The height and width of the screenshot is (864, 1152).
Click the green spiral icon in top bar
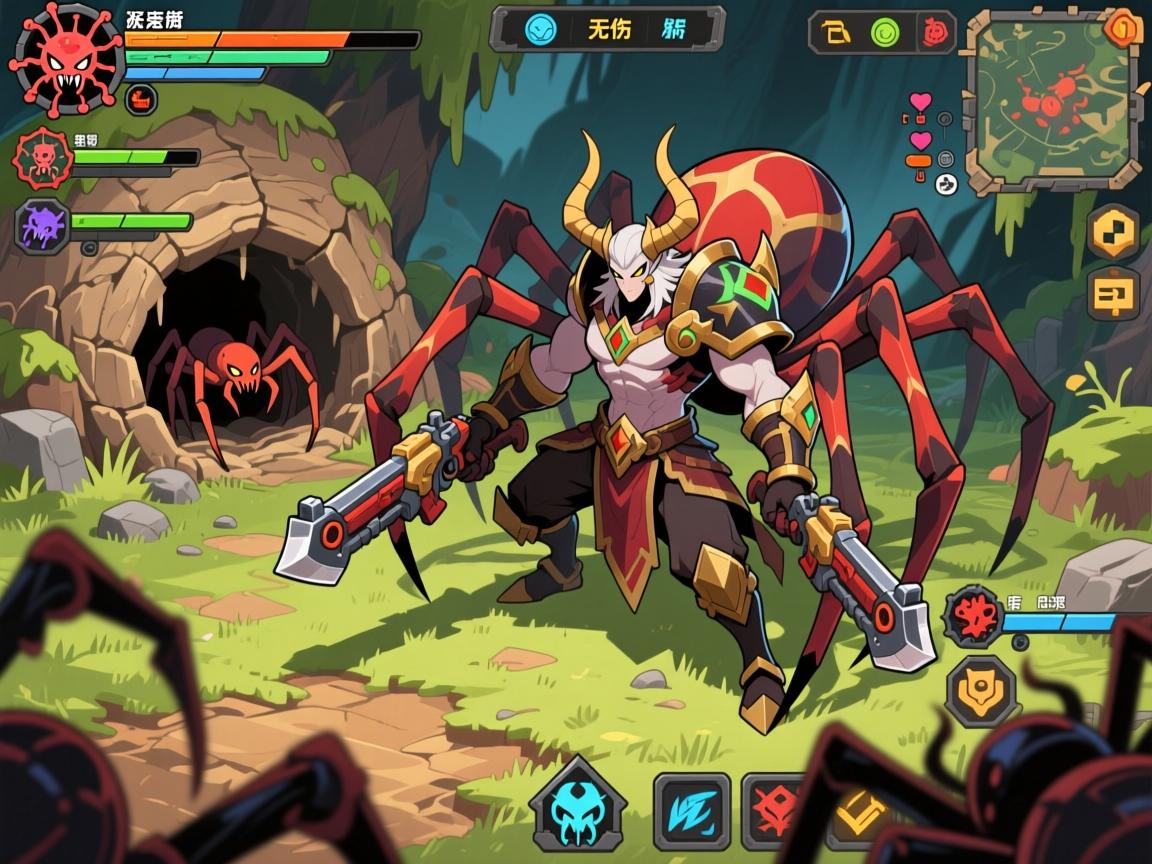[885, 33]
